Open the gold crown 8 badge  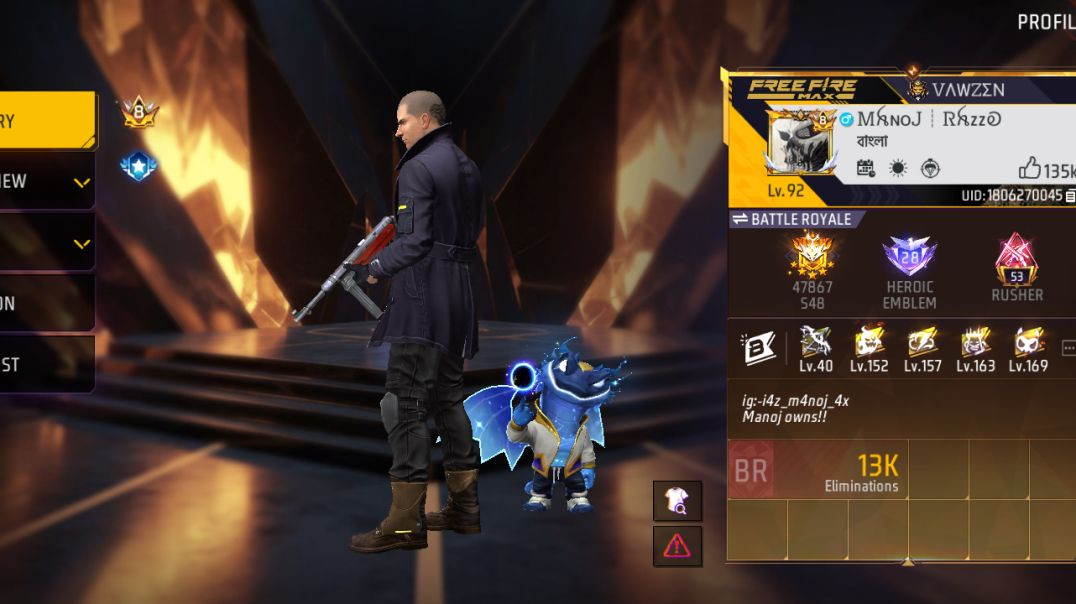point(139,112)
